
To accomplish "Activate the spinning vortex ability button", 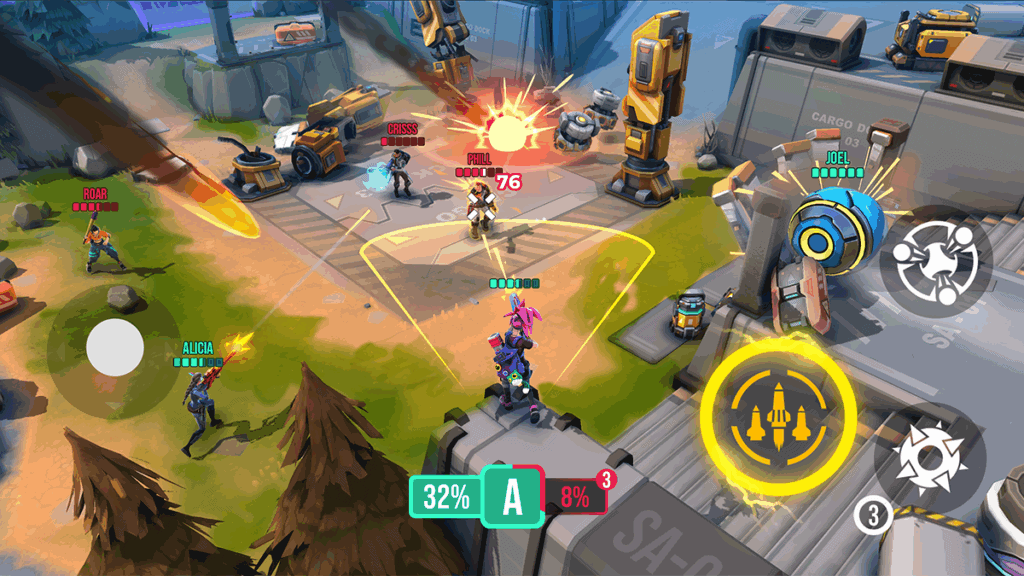I will pyautogui.click(x=936, y=262).
